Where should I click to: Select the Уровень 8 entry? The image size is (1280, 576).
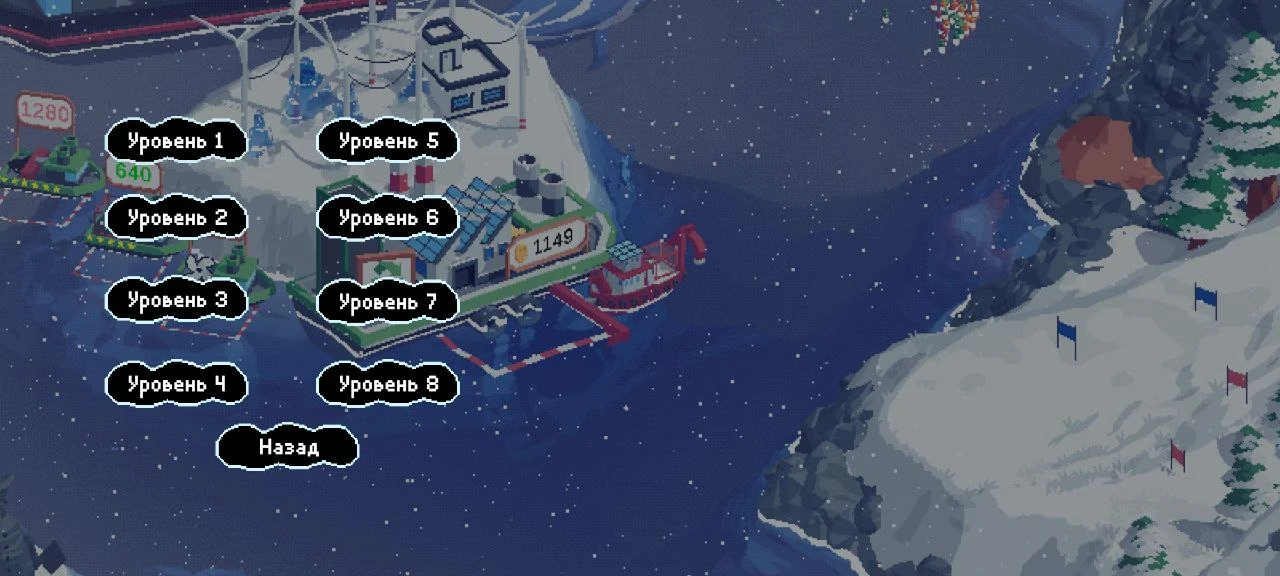tap(388, 384)
